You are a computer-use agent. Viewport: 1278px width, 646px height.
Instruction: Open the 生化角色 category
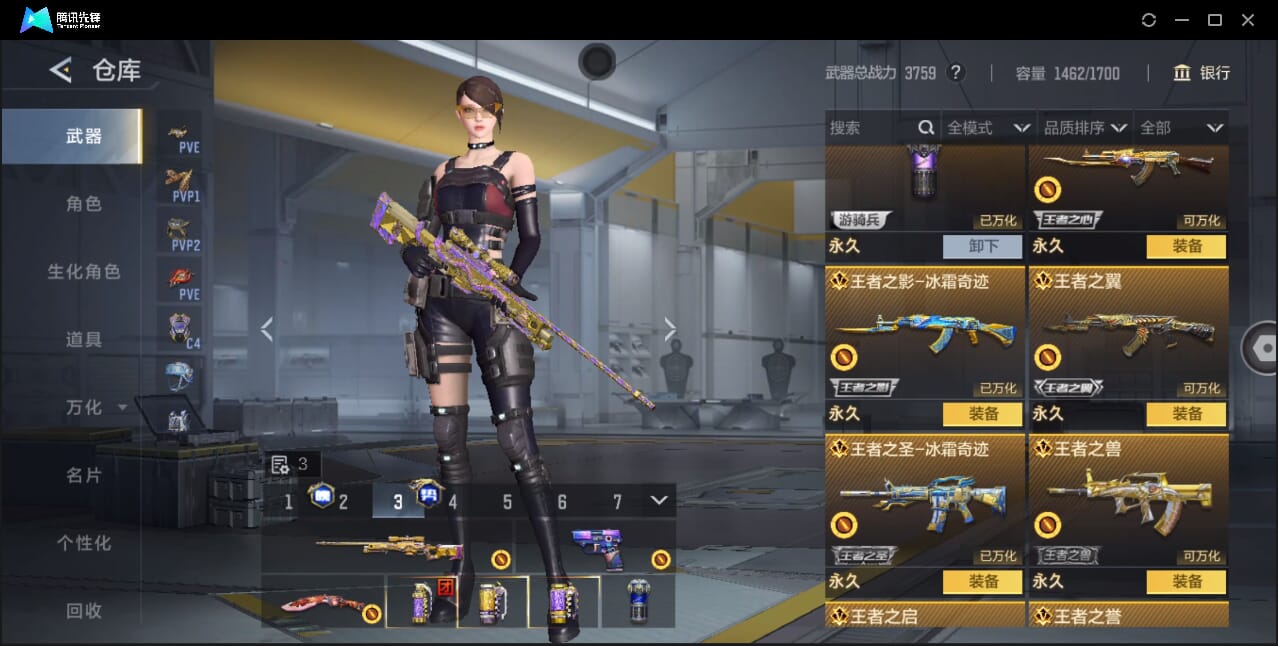(84, 272)
